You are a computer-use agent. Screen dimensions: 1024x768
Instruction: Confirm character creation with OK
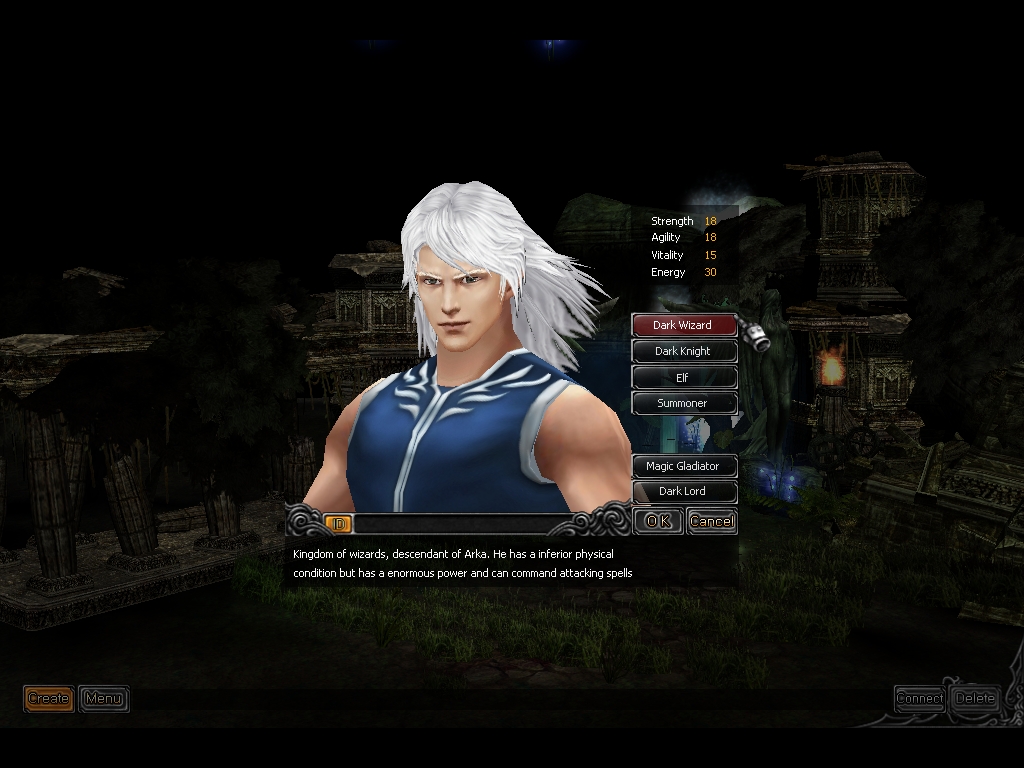coord(658,521)
